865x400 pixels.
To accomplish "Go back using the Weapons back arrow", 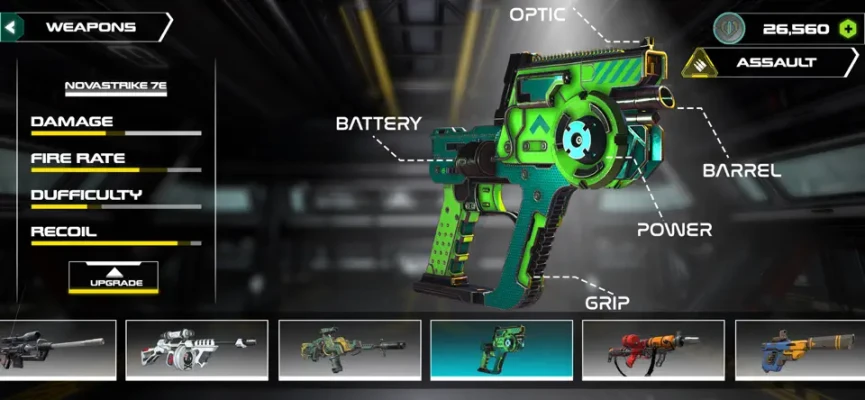I will coord(12,27).
